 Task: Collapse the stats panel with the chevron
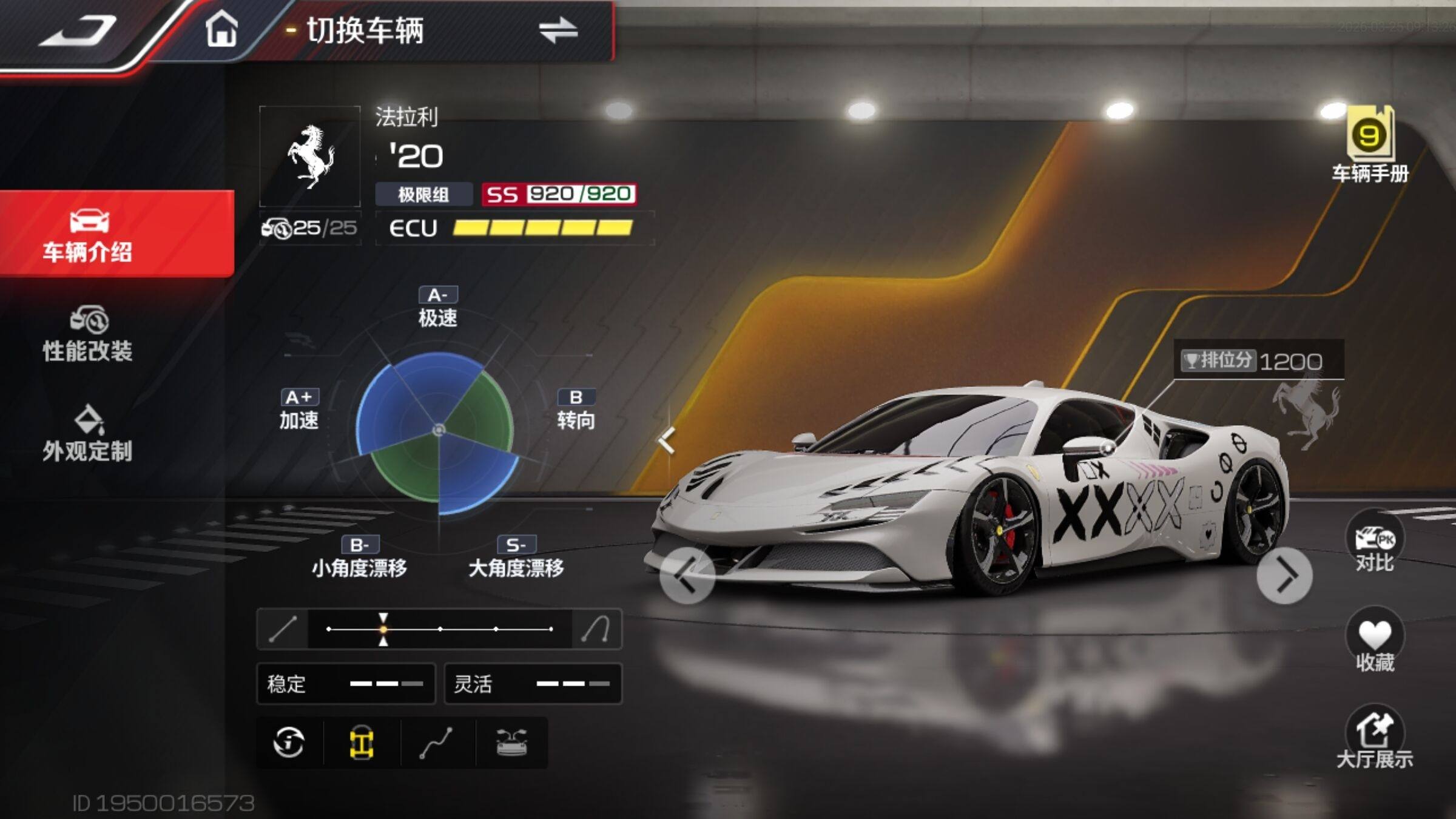(x=667, y=440)
